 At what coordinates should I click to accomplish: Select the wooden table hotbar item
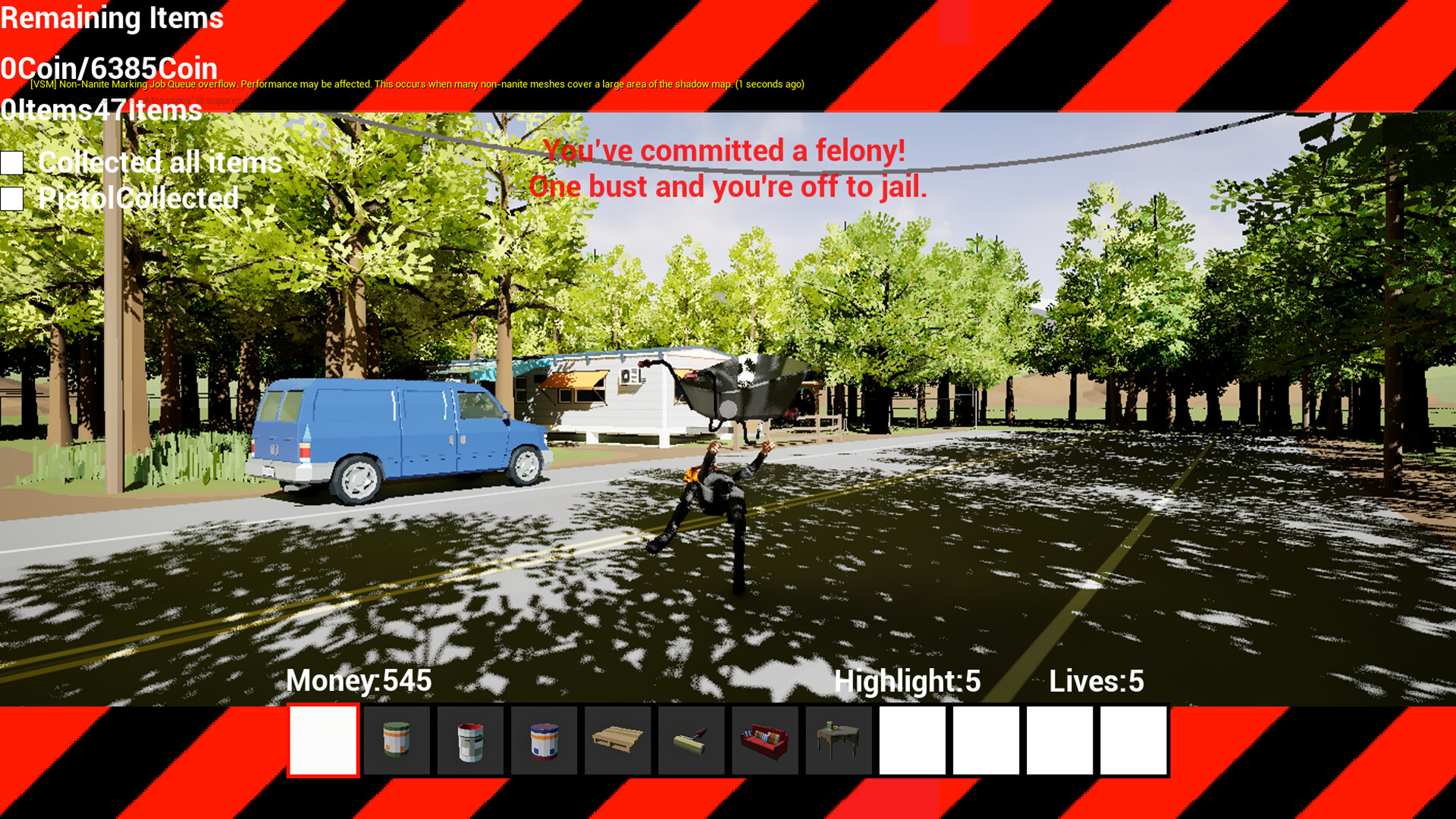click(x=838, y=740)
